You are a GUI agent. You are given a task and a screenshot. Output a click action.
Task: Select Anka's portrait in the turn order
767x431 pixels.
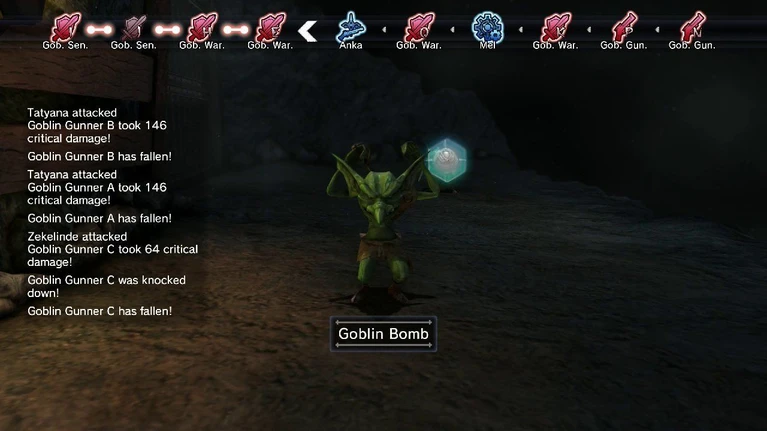pos(350,26)
